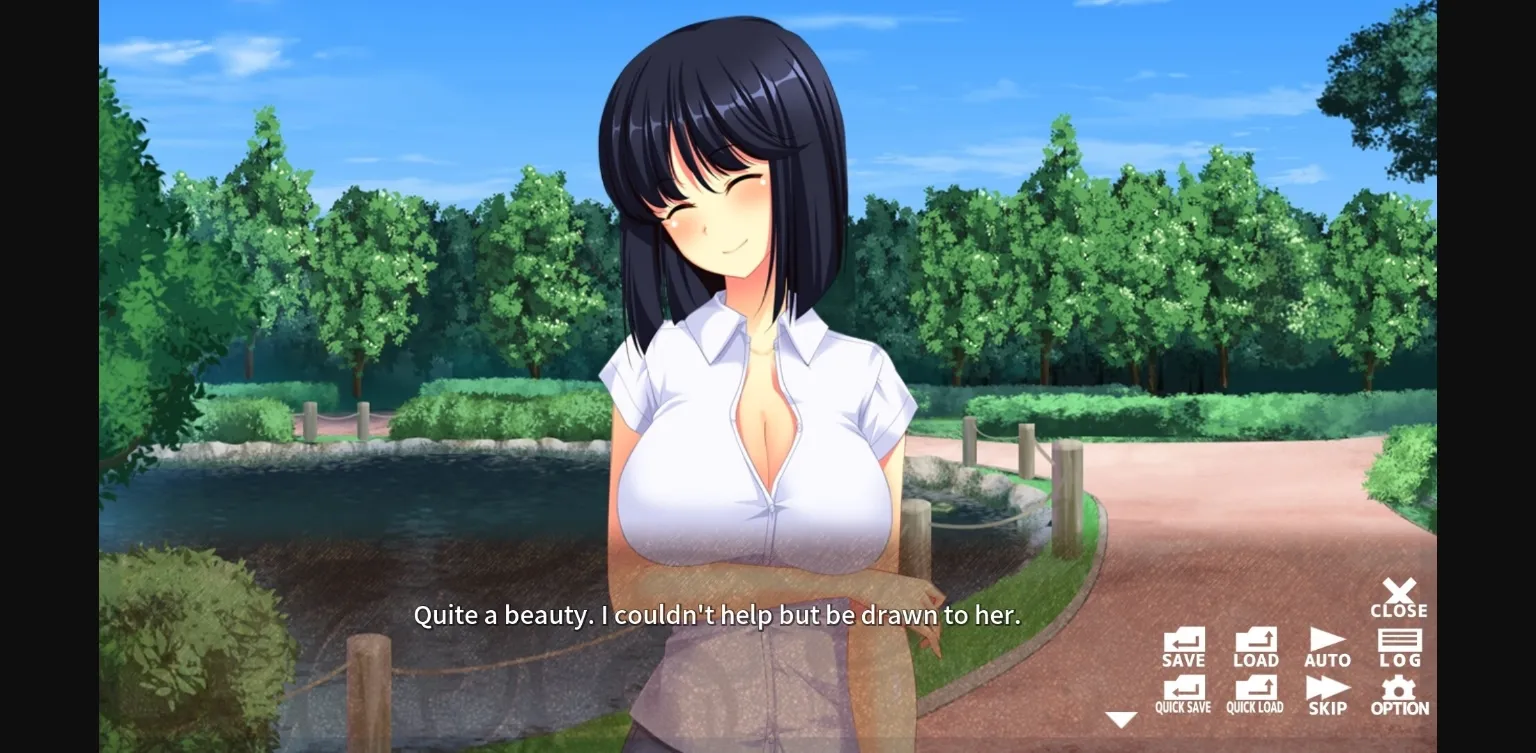Open the LOG icon to view history
Image resolution: width=1536 pixels, height=753 pixels.
click(x=1399, y=645)
